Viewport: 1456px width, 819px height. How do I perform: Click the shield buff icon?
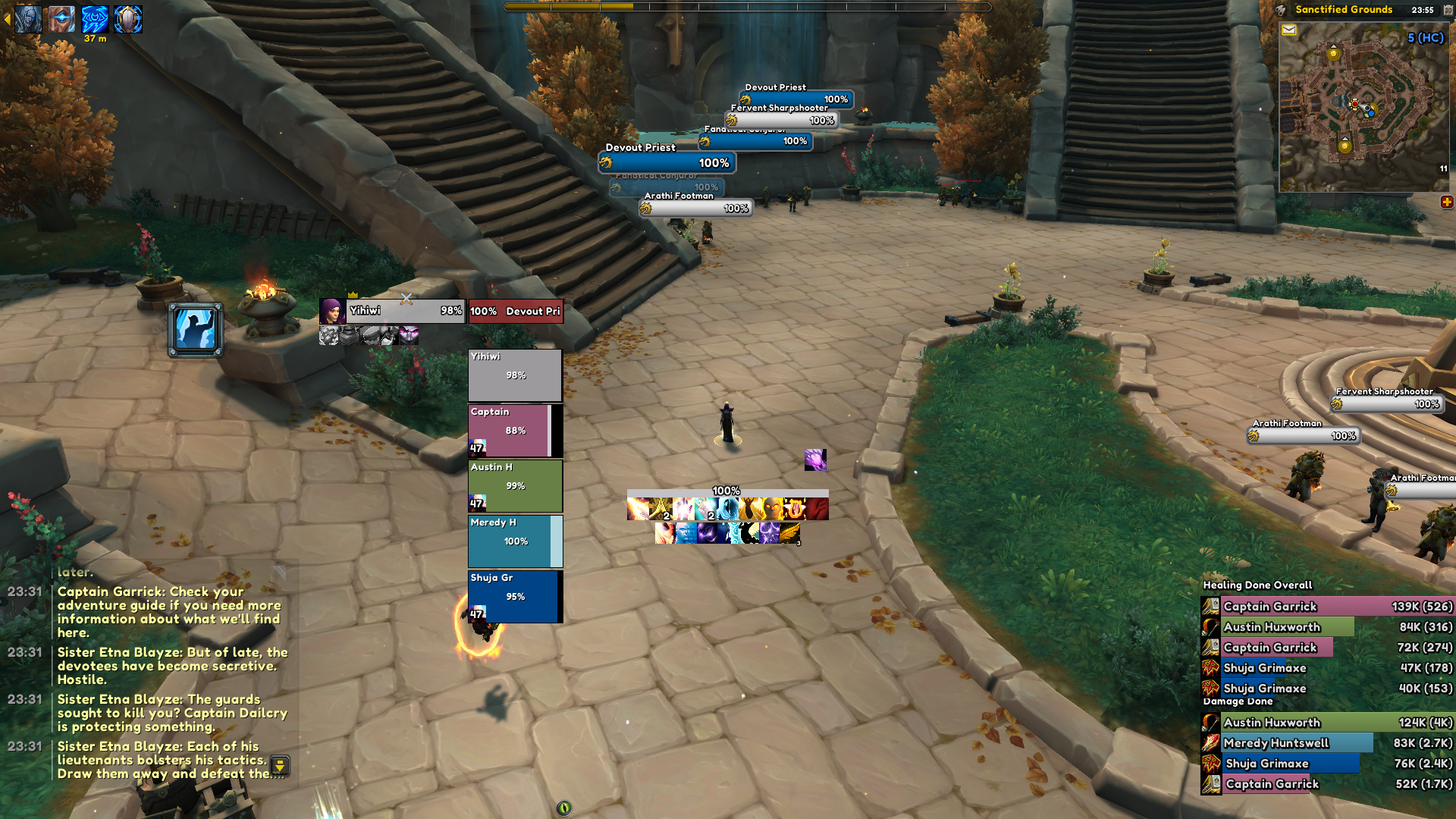tap(128, 19)
